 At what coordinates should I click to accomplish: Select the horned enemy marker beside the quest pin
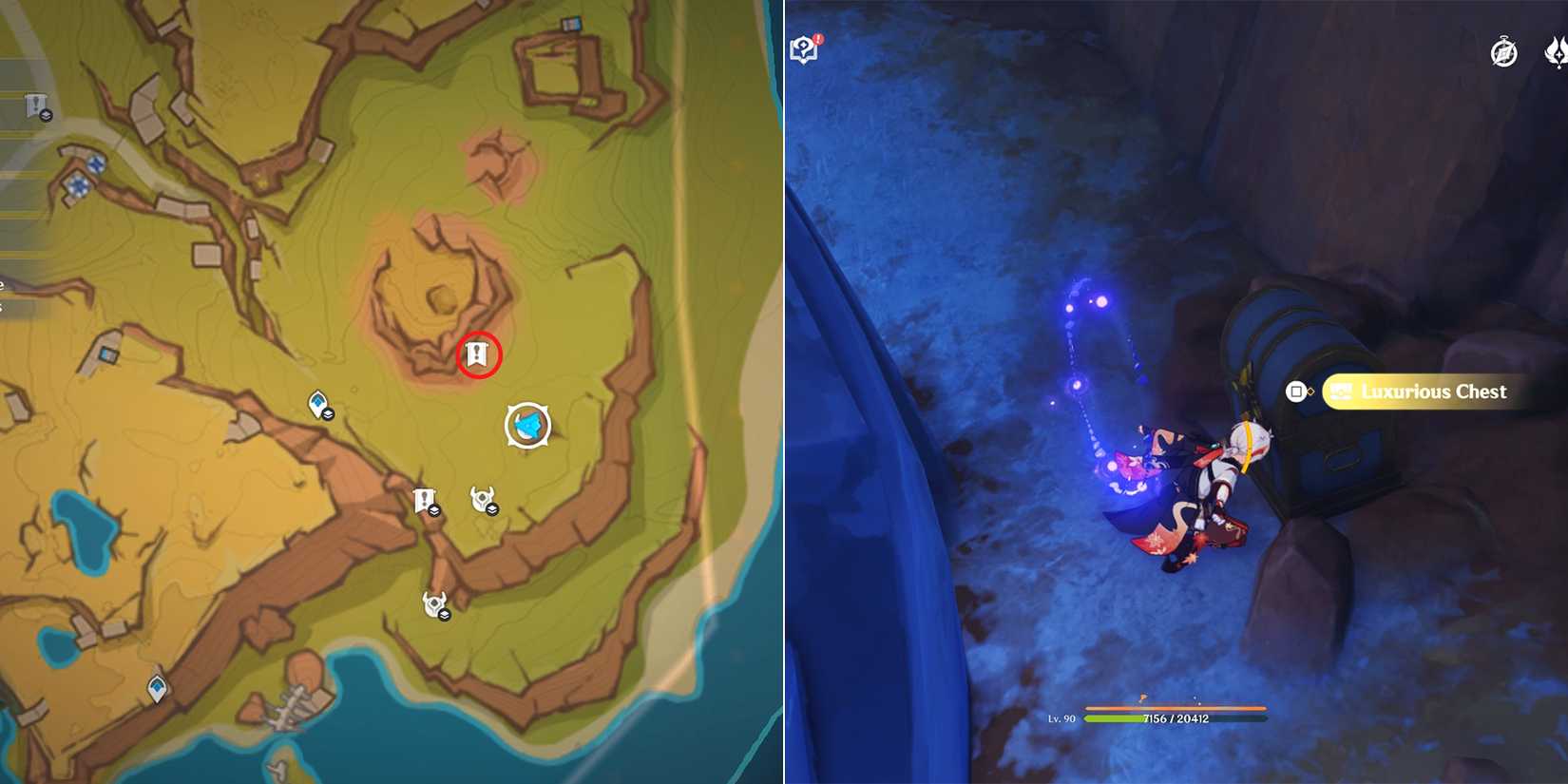pos(483,497)
